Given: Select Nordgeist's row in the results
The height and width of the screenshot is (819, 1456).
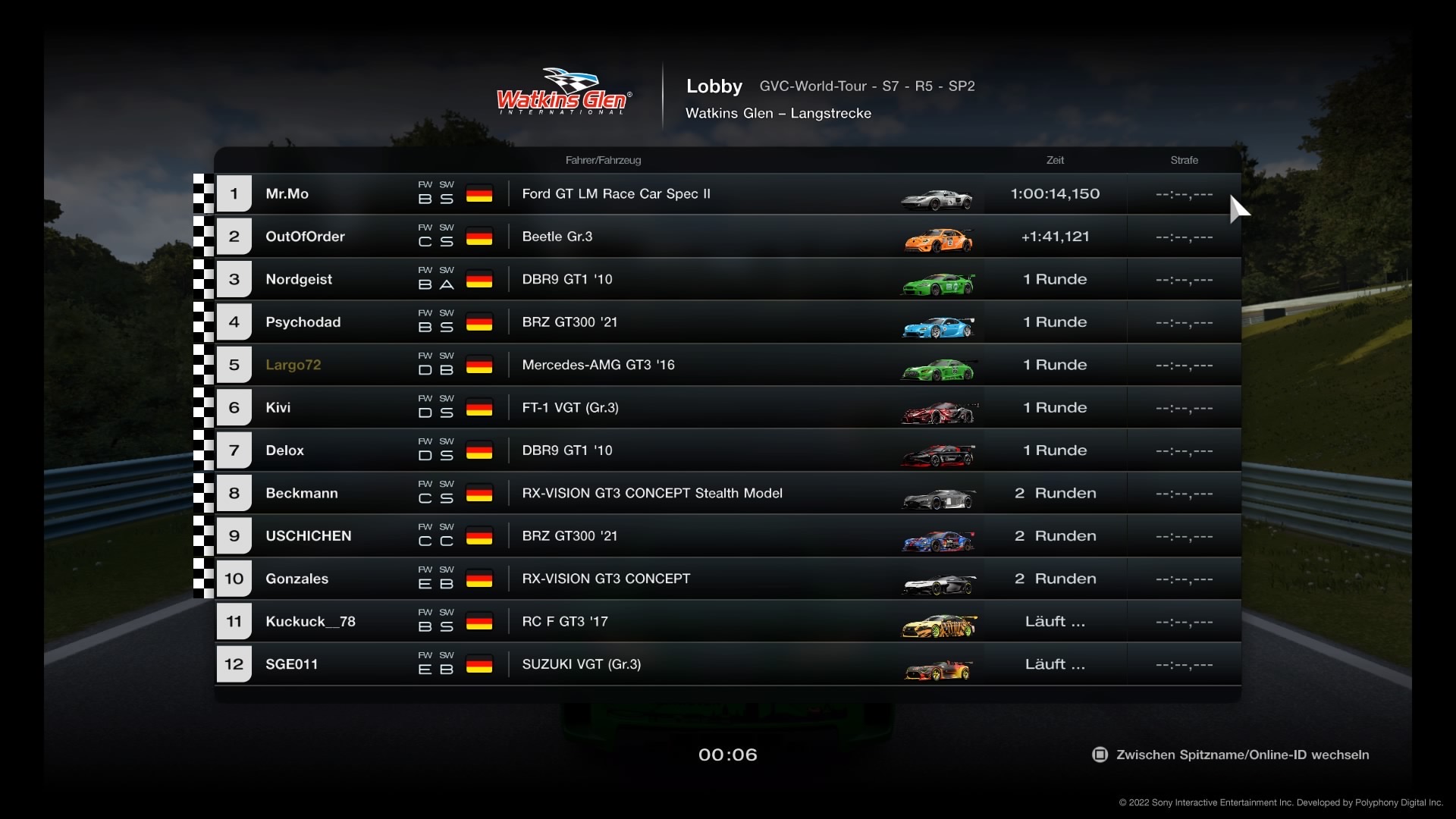Looking at the screenshot, I should [728, 280].
